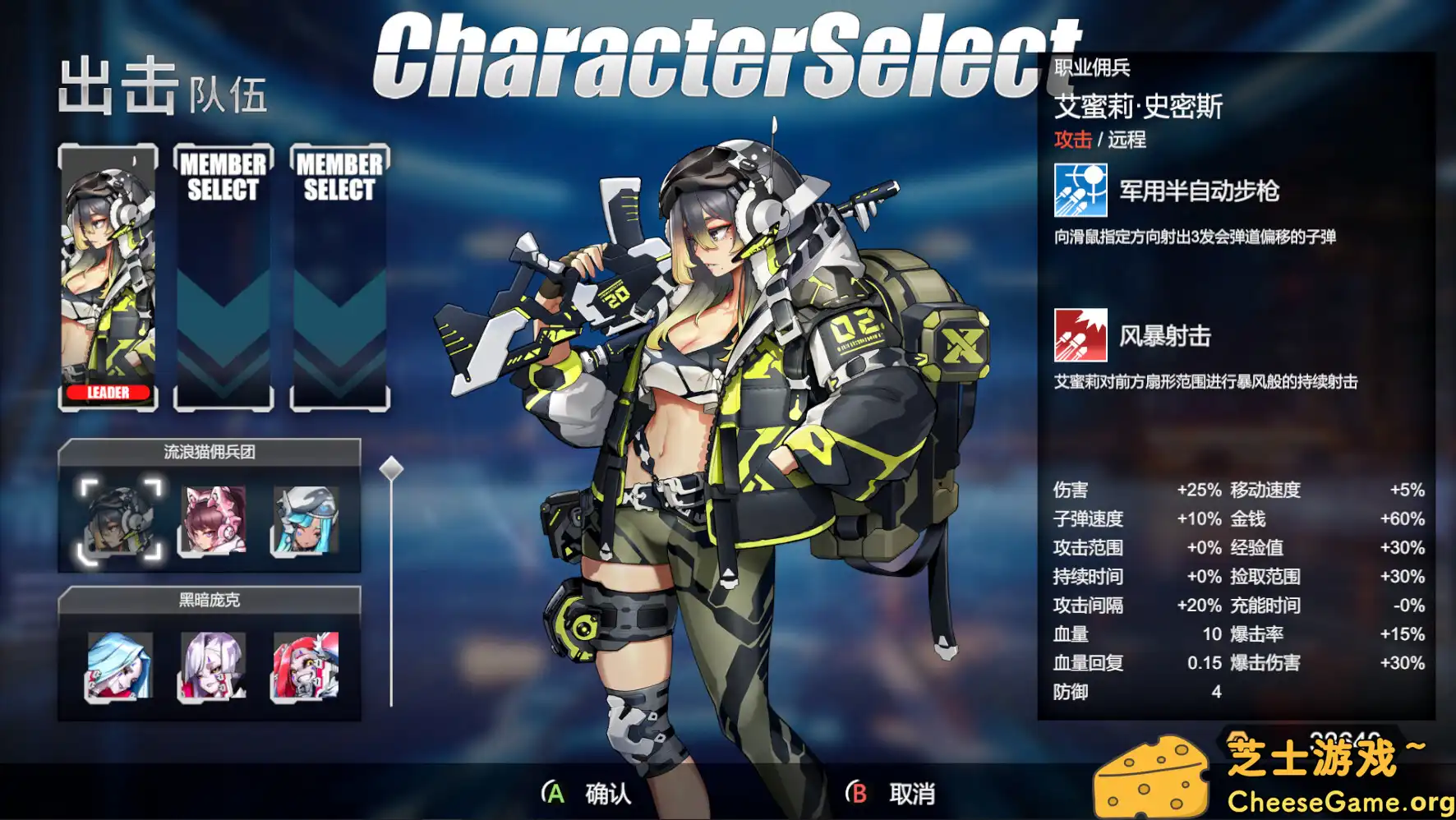Pick the purple-haired masked character in 黑暗庞克

point(212,667)
